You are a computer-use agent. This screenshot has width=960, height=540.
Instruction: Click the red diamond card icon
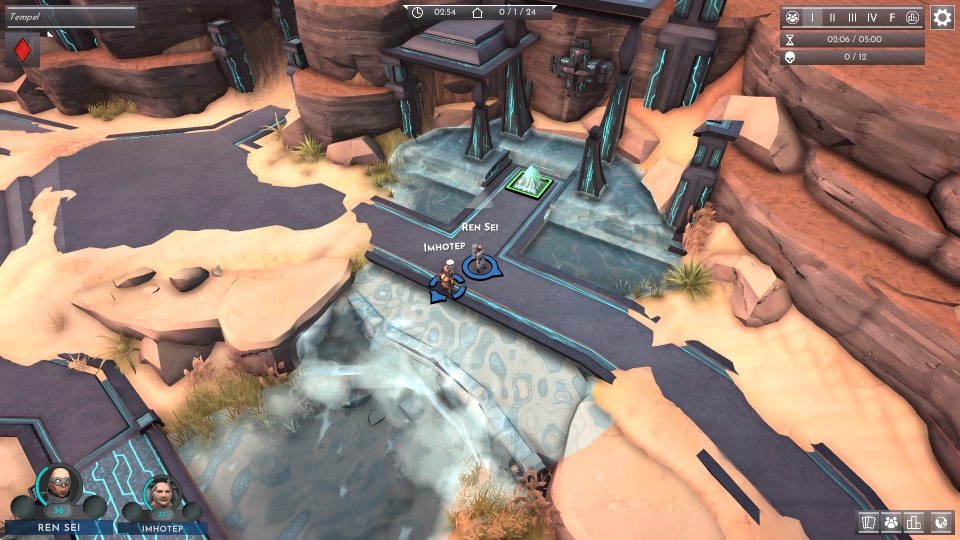(x=22, y=50)
